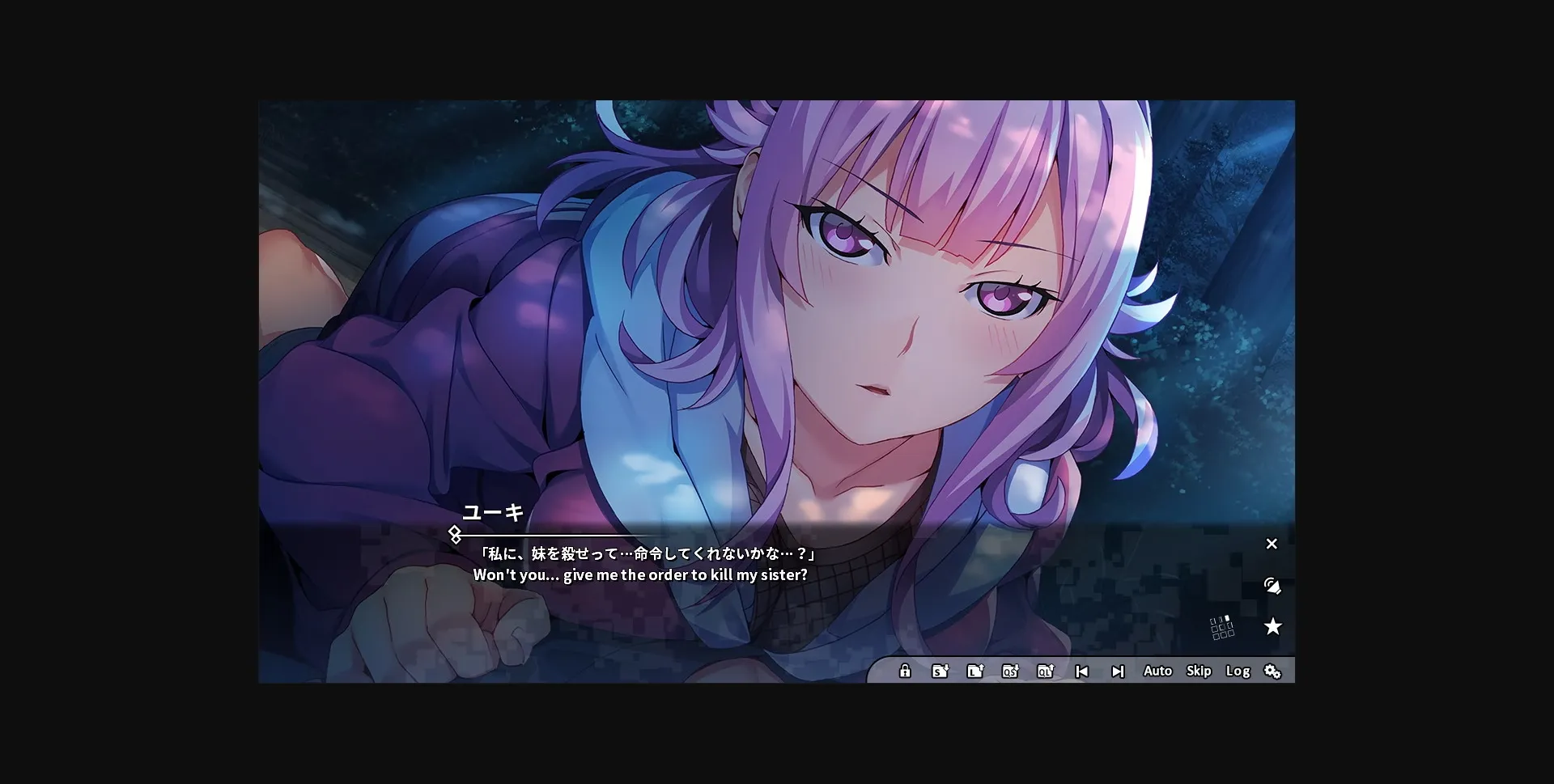This screenshot has width=1554, height=784.
Task: Jump to next scene with forward-skip icon
Action: click(x=1118, y=671)
